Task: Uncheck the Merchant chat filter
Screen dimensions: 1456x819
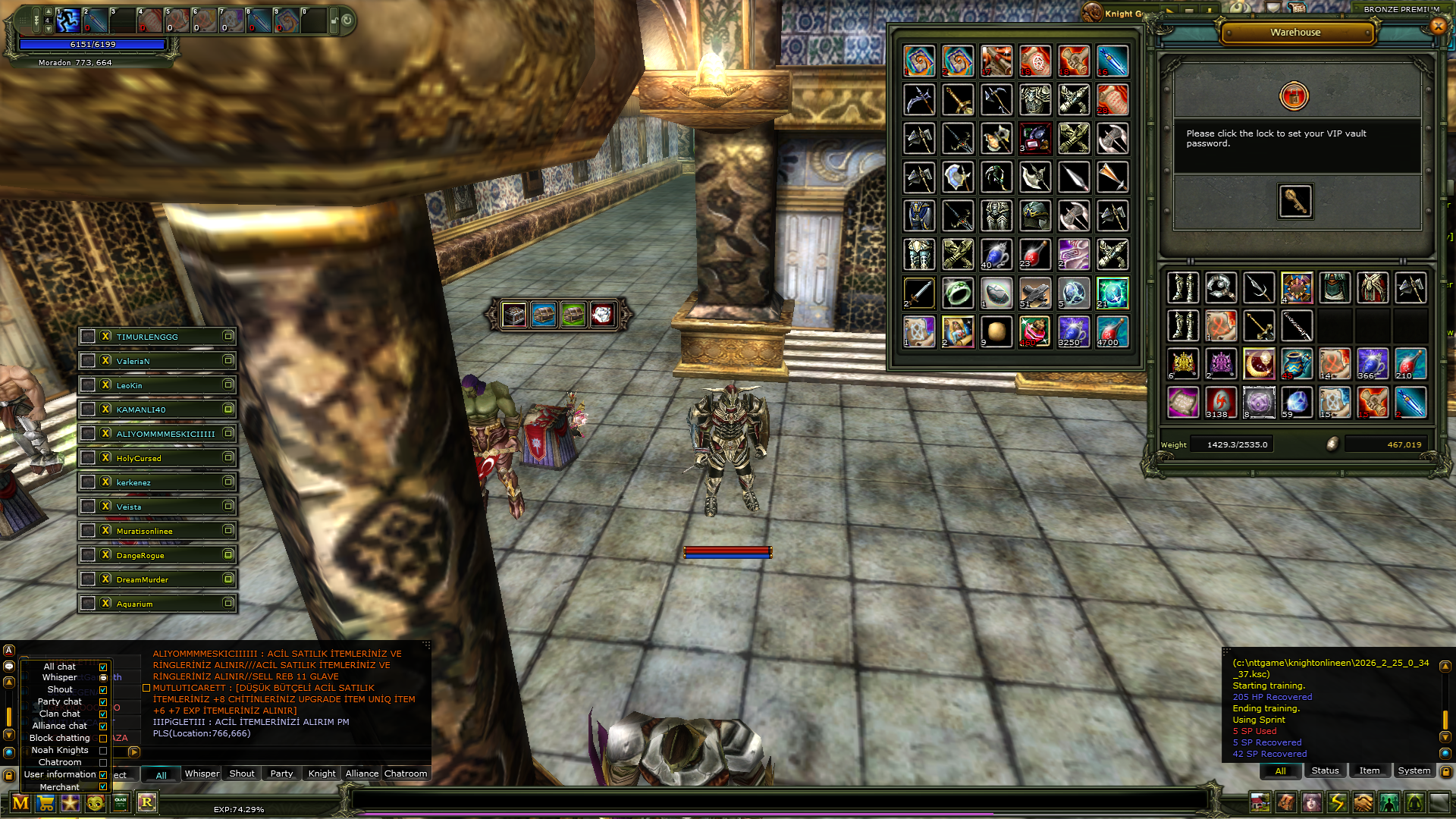Action: (103, 787)
